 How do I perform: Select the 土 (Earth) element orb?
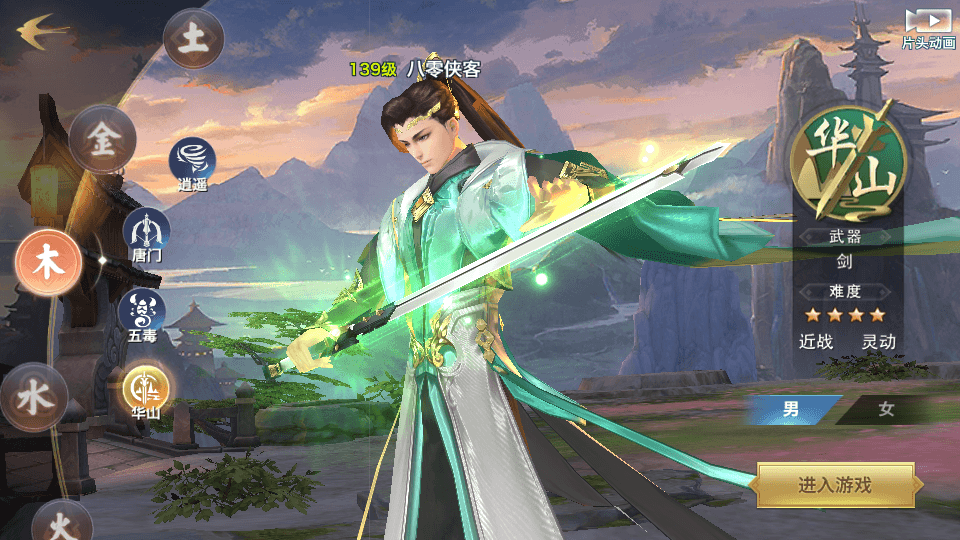click(193, 39)
